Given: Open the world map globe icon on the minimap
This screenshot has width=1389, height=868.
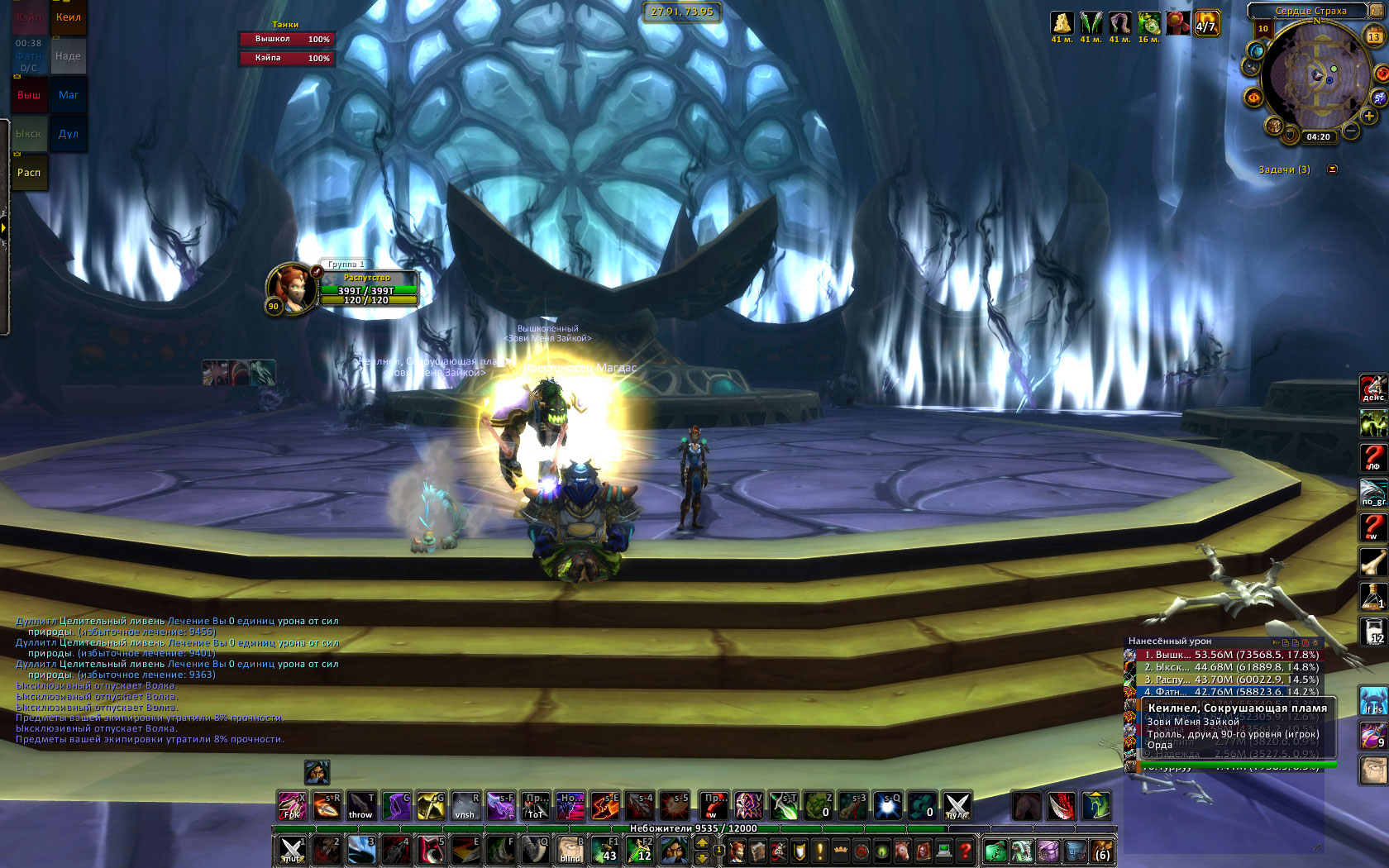Looking at the screenshot, I should pyautogui.click(x=1255, y=51).
